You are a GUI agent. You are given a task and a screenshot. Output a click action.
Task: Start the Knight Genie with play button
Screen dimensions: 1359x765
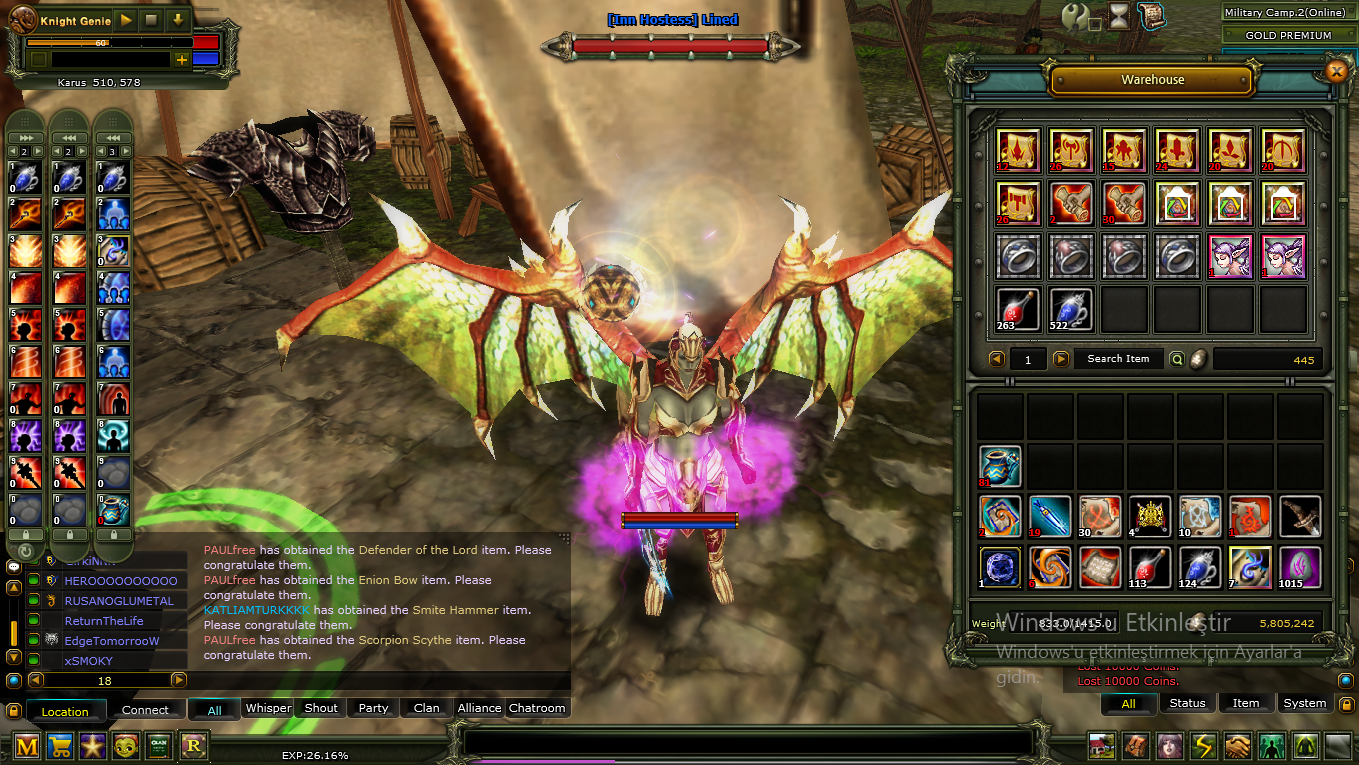point(126,20)
